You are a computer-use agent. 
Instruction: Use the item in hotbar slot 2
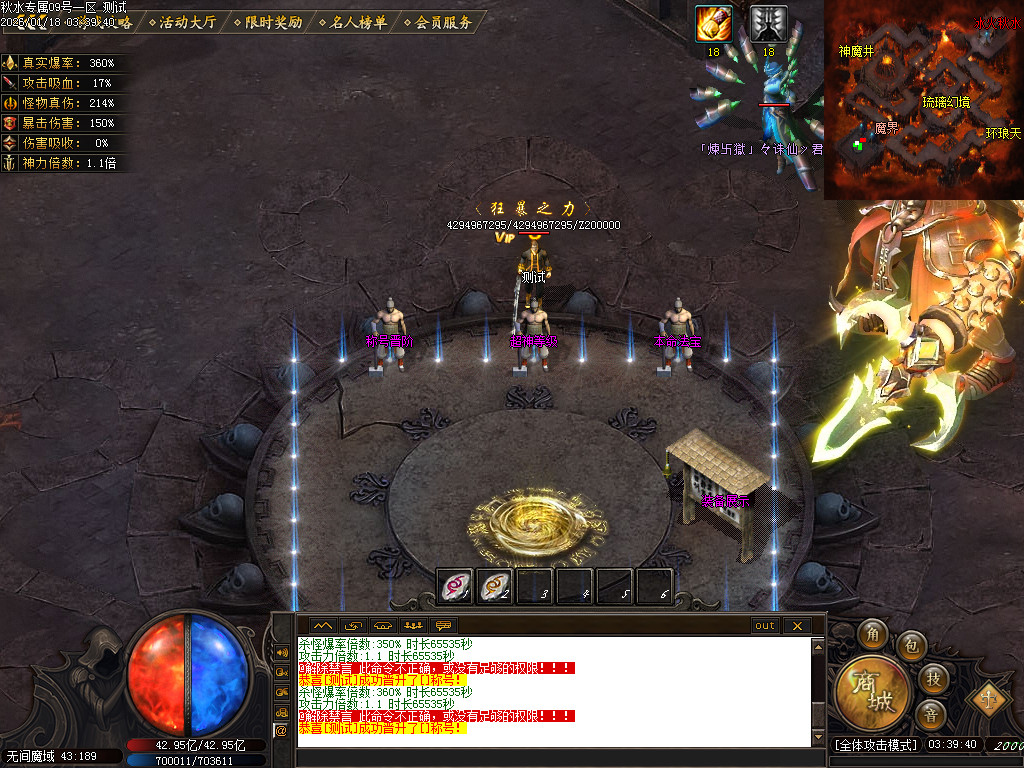(x=495, y=587)
